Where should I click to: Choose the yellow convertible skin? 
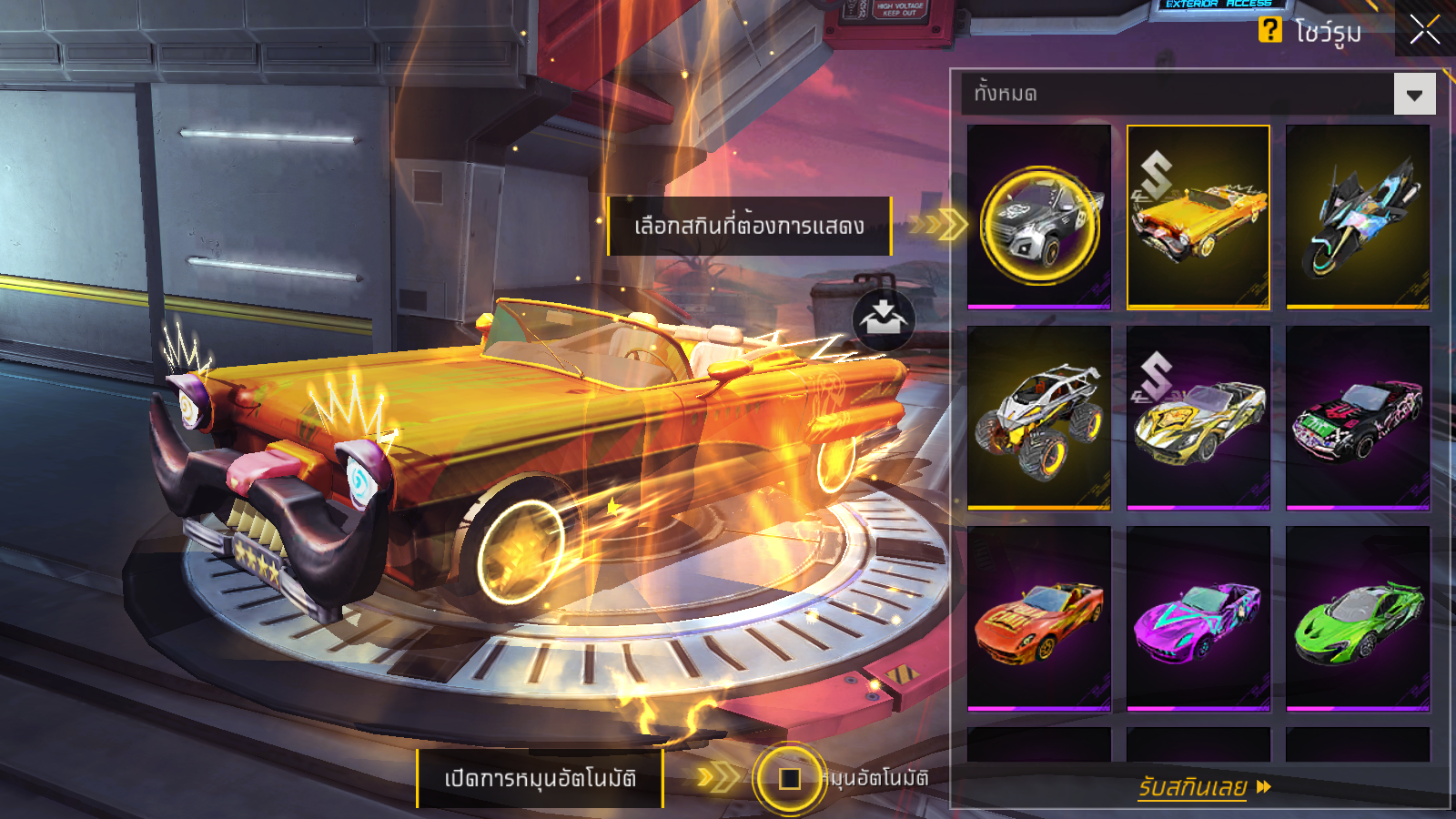point(1198,218)
